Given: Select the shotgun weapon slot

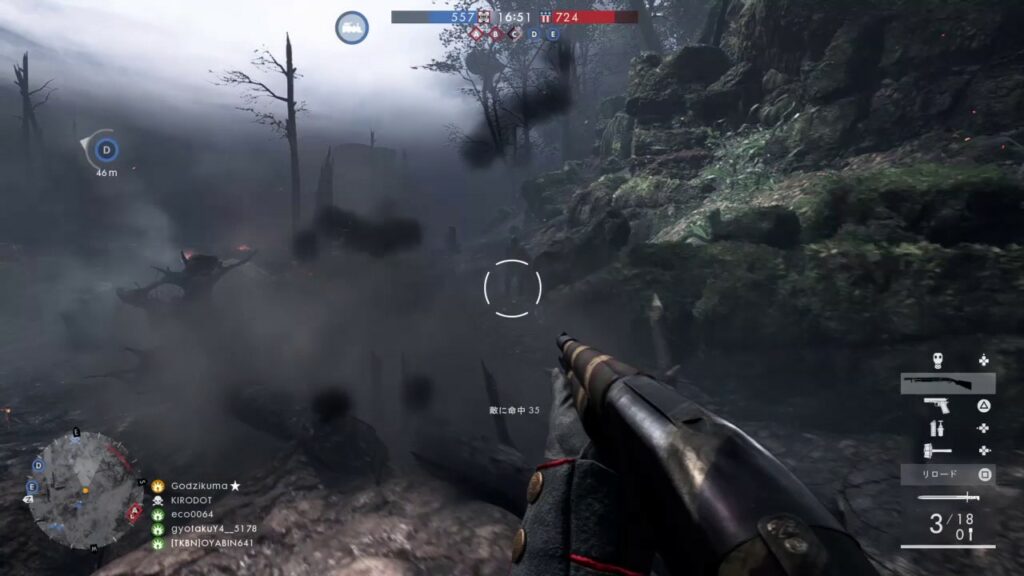Looking at the screenshot, I should [x=947, y=383].
